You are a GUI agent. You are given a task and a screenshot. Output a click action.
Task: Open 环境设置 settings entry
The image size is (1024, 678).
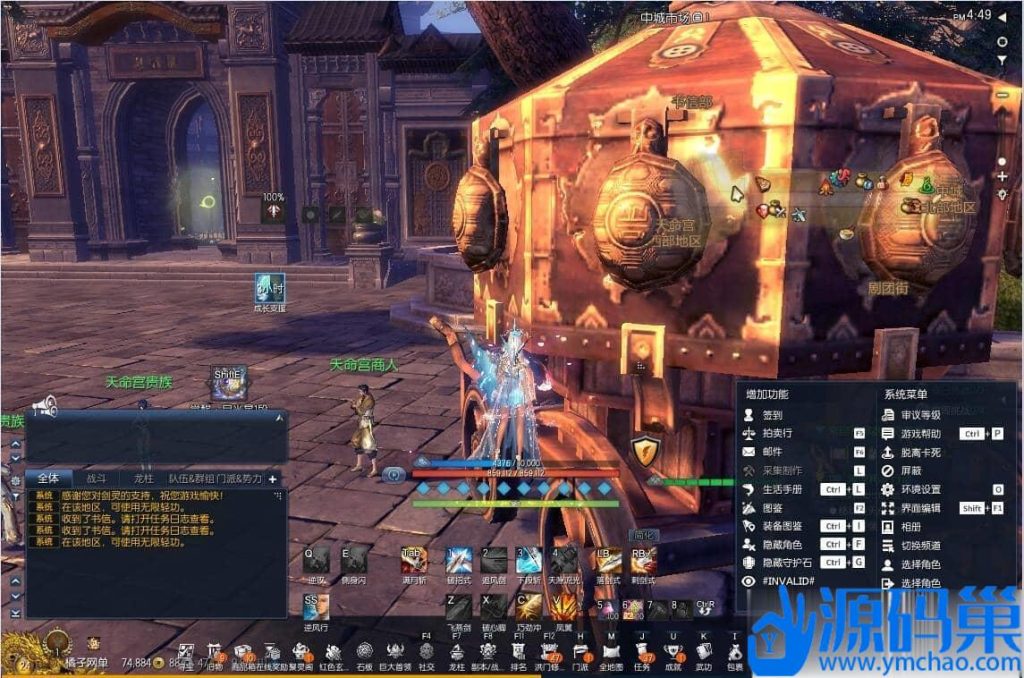(x=920, y=489)
